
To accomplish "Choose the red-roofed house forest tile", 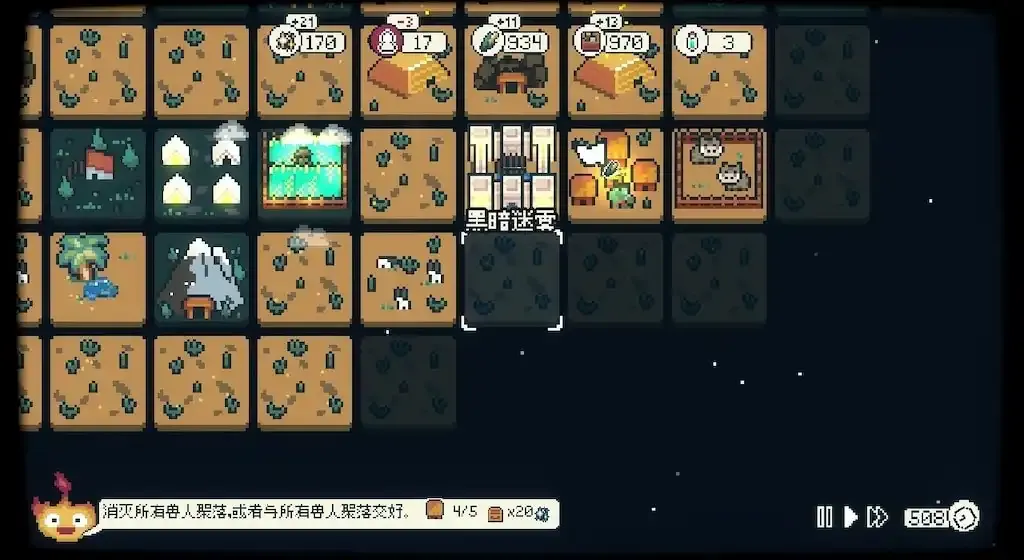I will tap(97, 168).
